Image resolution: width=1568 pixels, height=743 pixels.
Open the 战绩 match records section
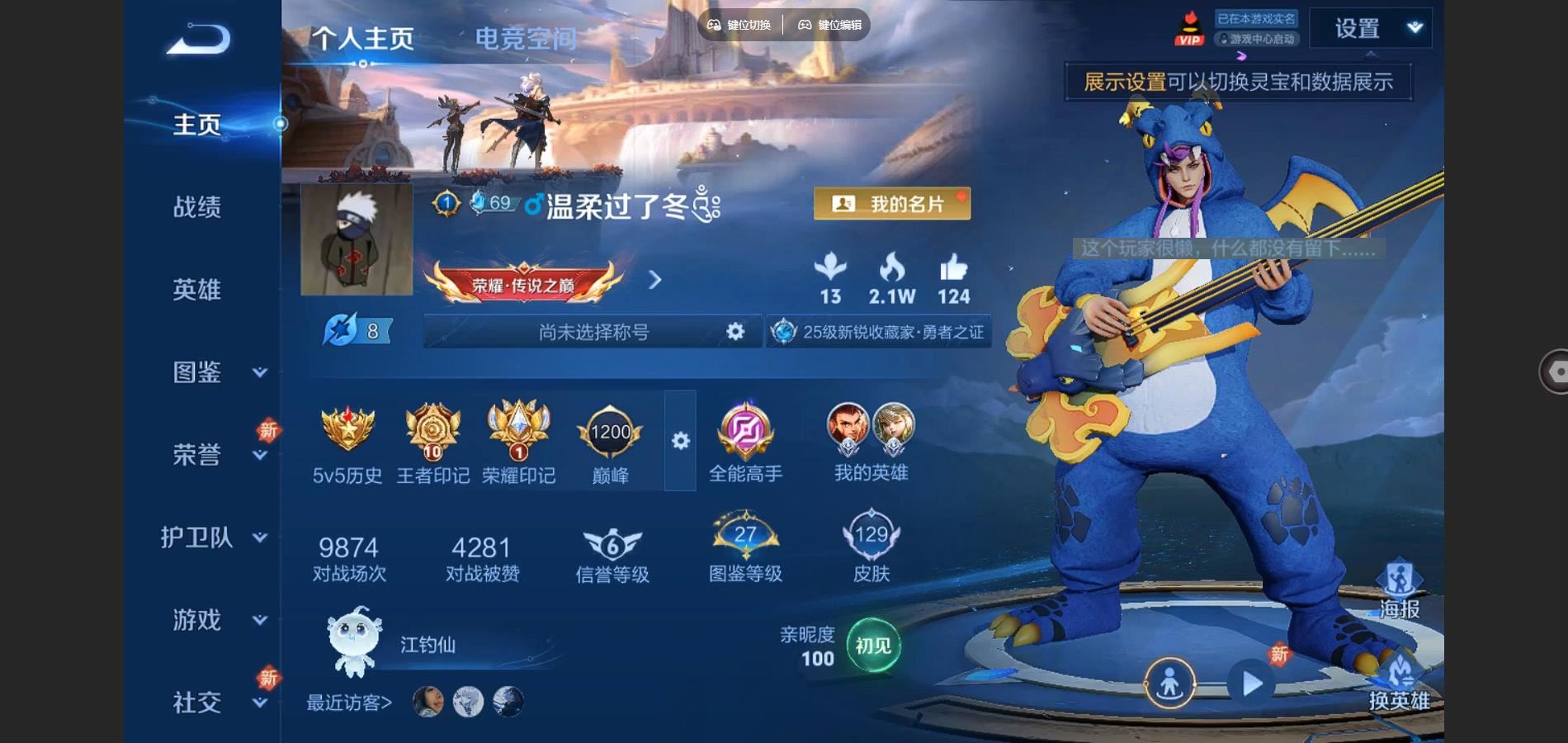[197, 206]
